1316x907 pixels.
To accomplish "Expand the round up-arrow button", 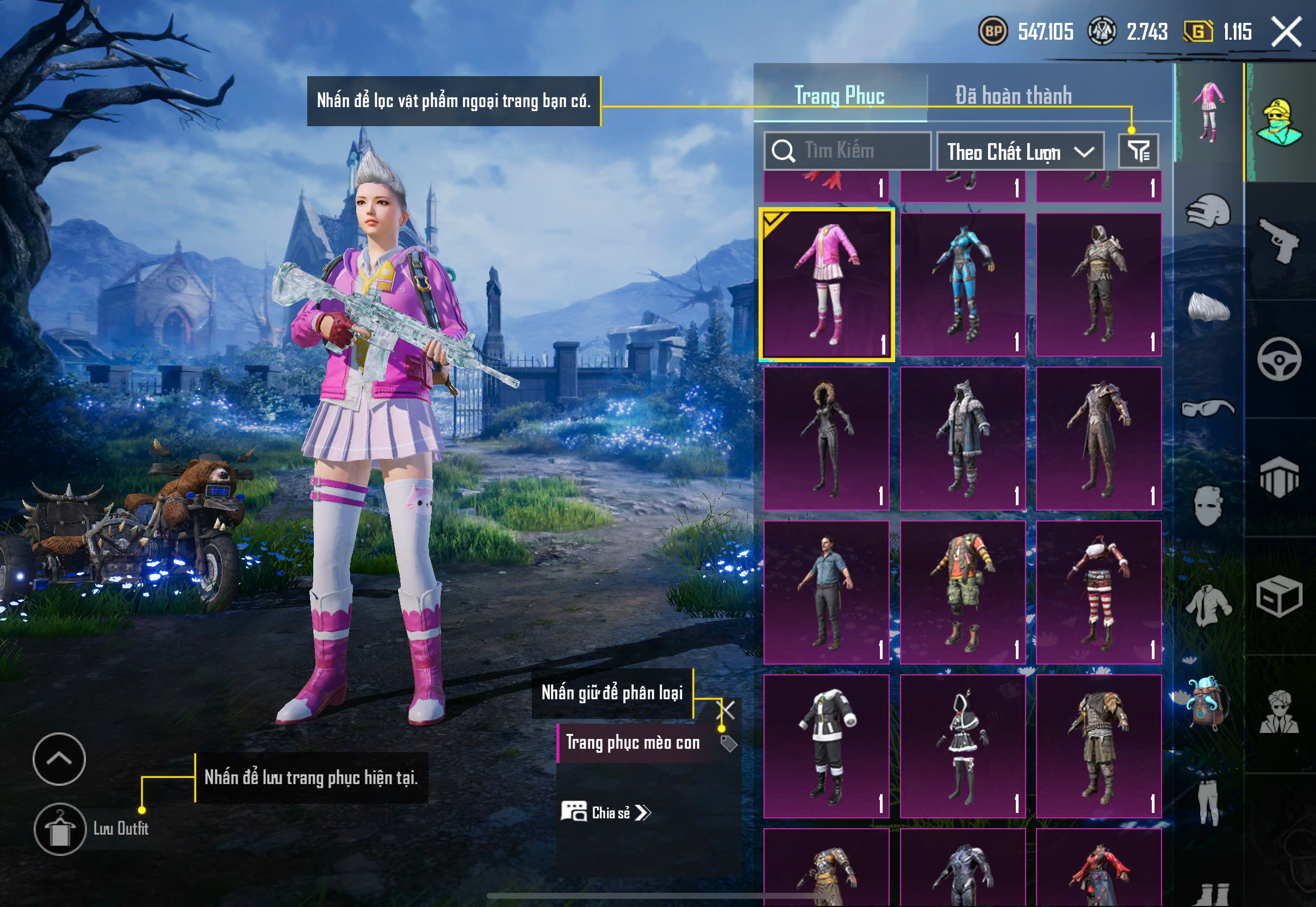I will [59, 759].
